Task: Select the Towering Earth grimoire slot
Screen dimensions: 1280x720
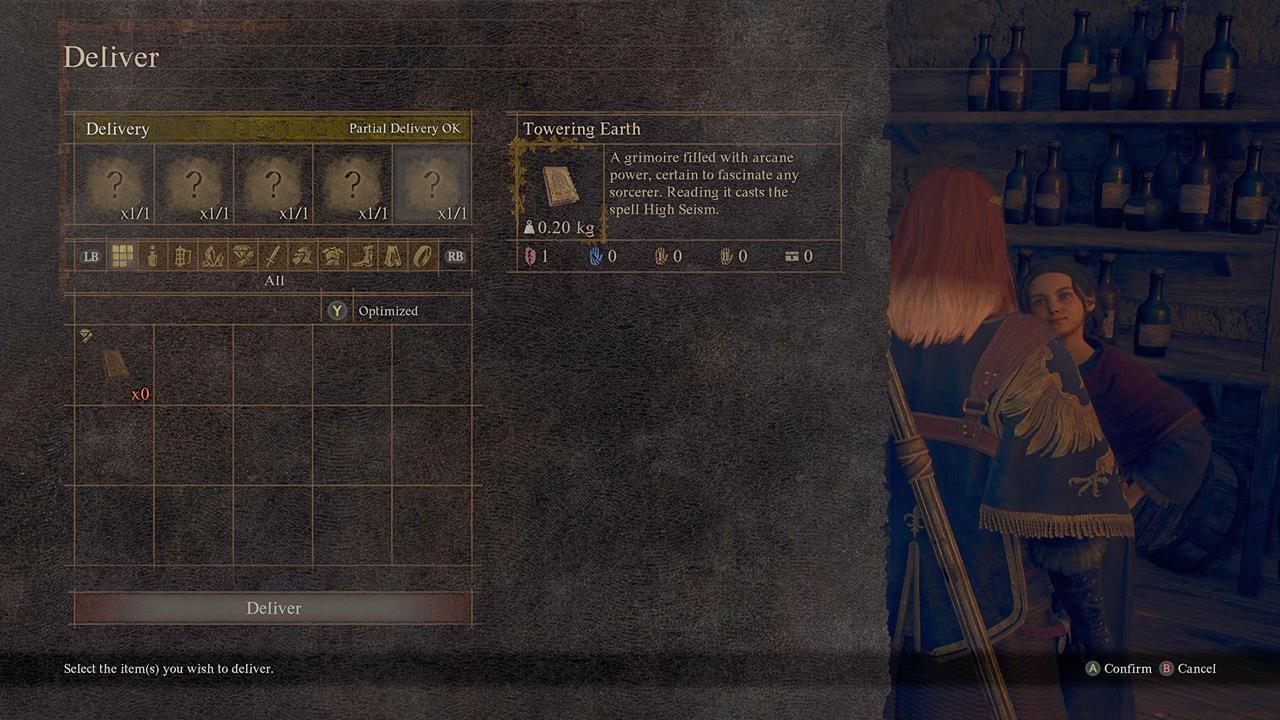Action: tap(114, 365)
